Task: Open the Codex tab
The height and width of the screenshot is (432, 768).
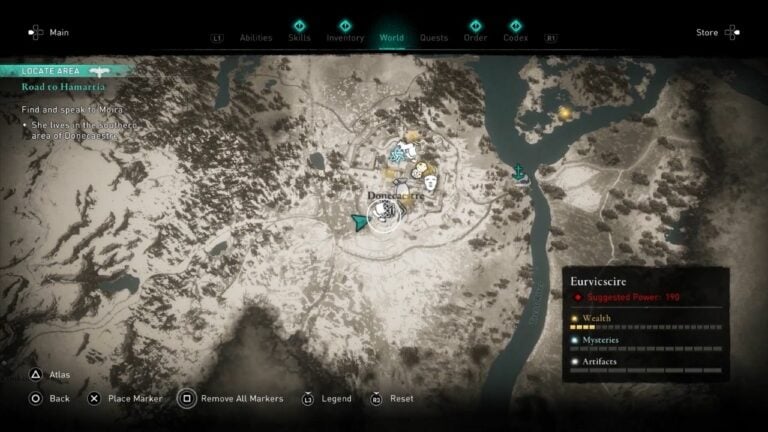Action: tap(516, 38)
